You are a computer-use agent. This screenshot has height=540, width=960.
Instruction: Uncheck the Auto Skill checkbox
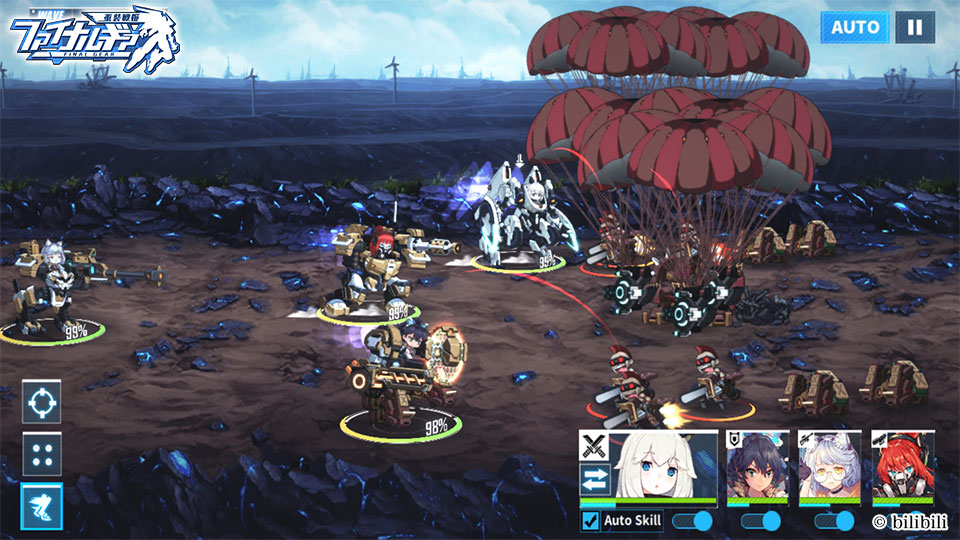pos(591,521)
